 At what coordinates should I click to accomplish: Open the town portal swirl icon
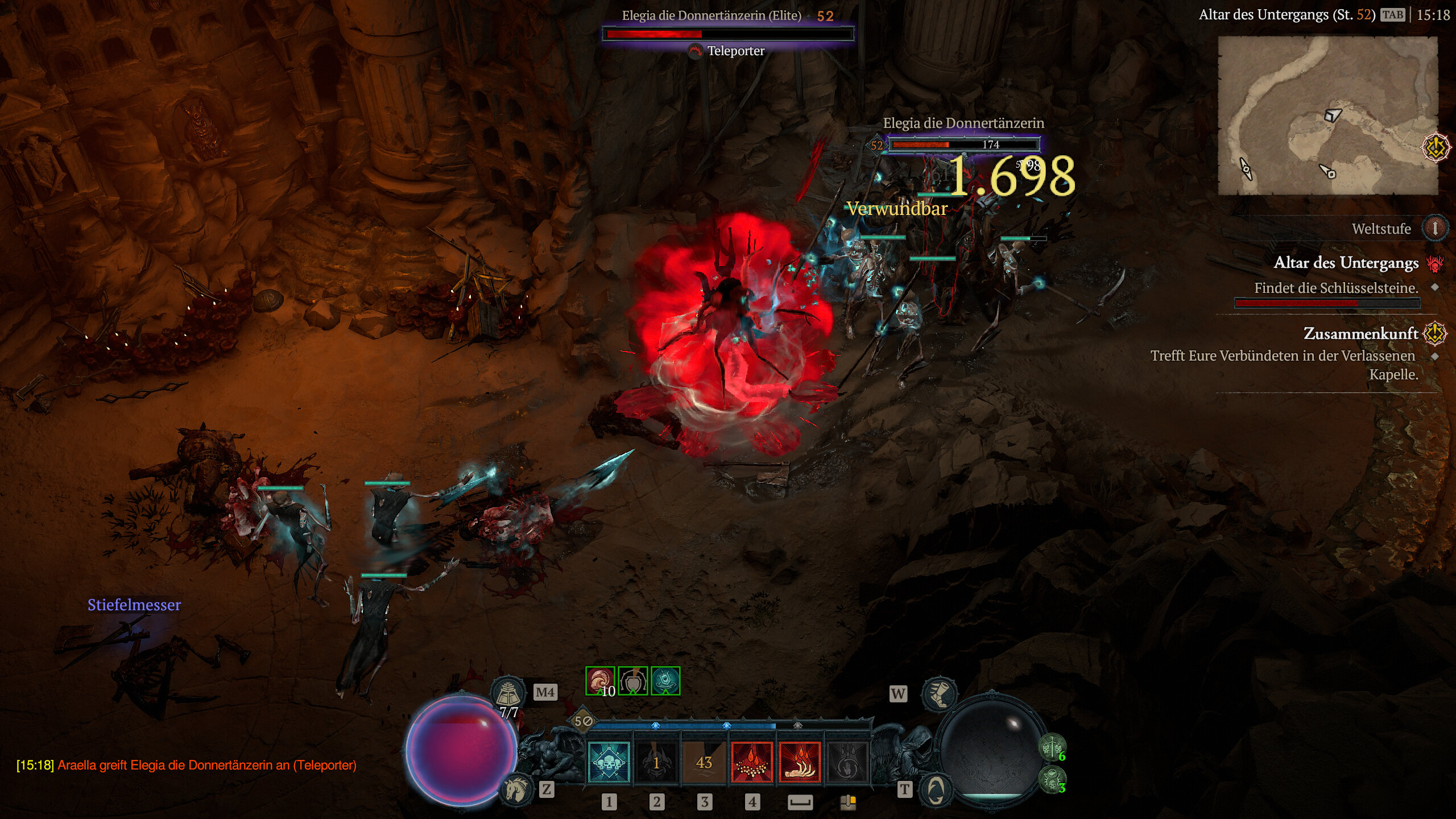tap(936, 789)
